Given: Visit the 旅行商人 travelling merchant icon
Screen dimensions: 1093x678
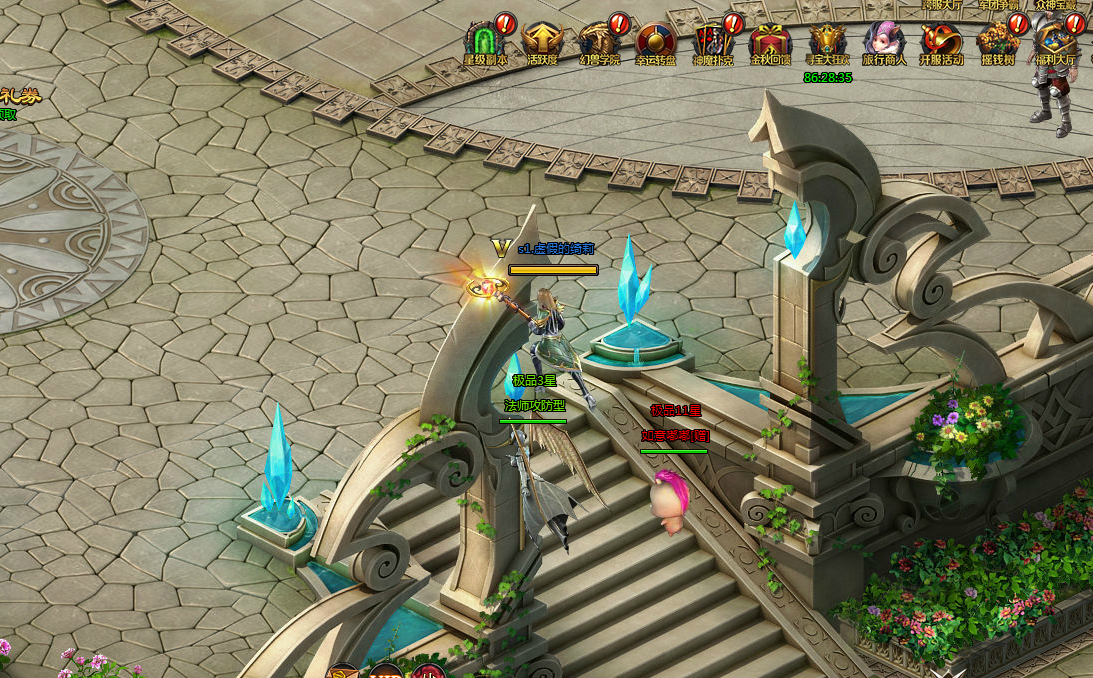Looking at the screenshot, I should pyautogui.click(x=884, y=42).
